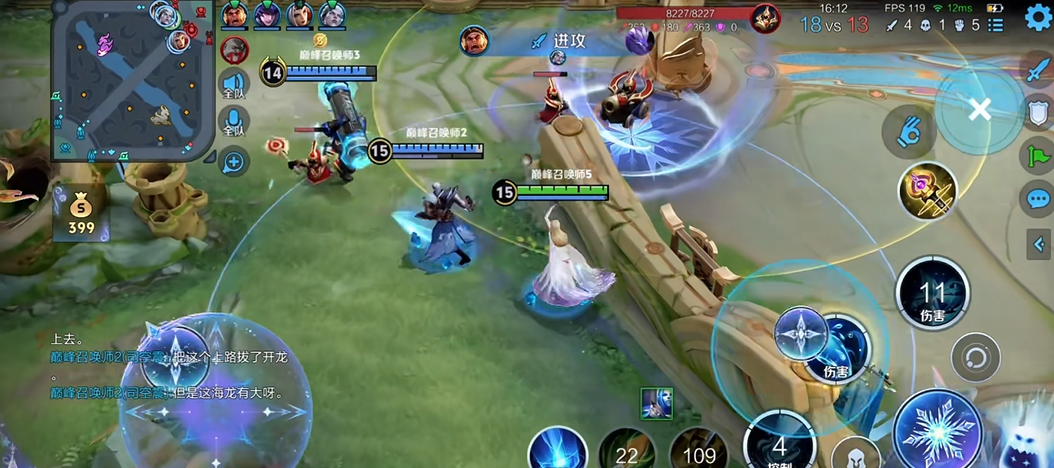Send the gather signal with the green flag
The height and width of the screenshot is (468, 1054).
1038,156
